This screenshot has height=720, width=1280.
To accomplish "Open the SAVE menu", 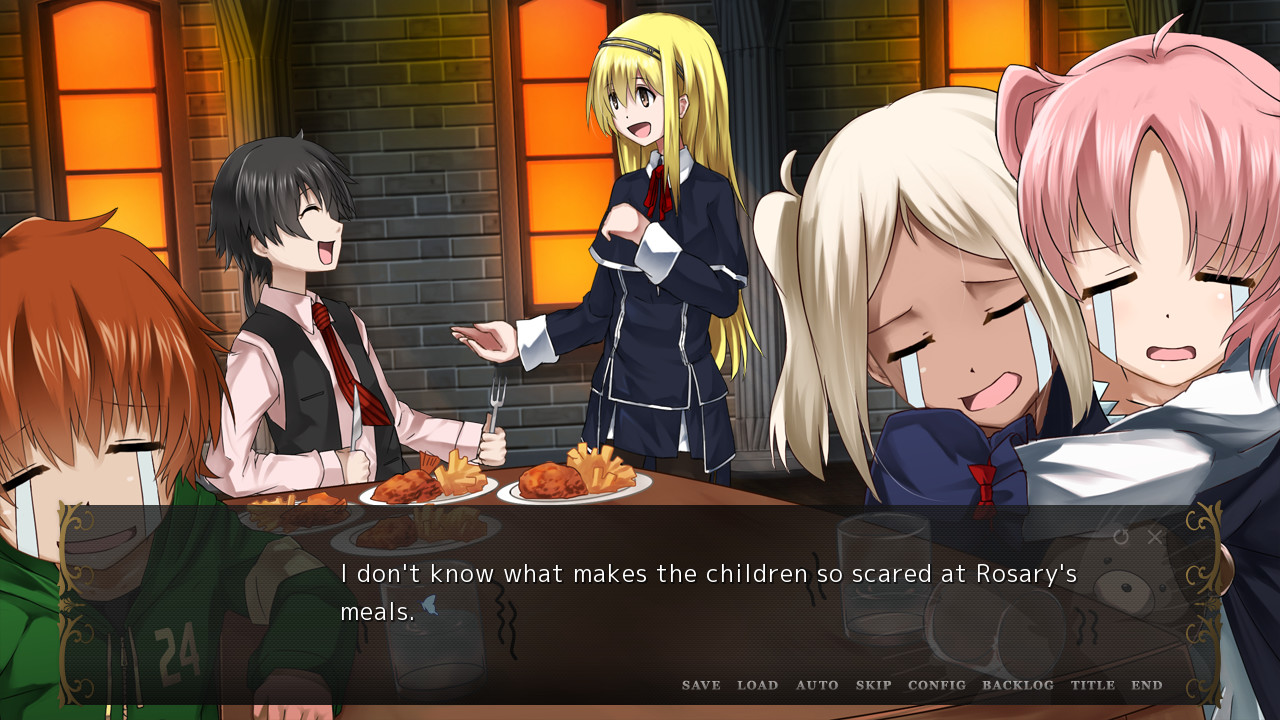I will (701, 685).
